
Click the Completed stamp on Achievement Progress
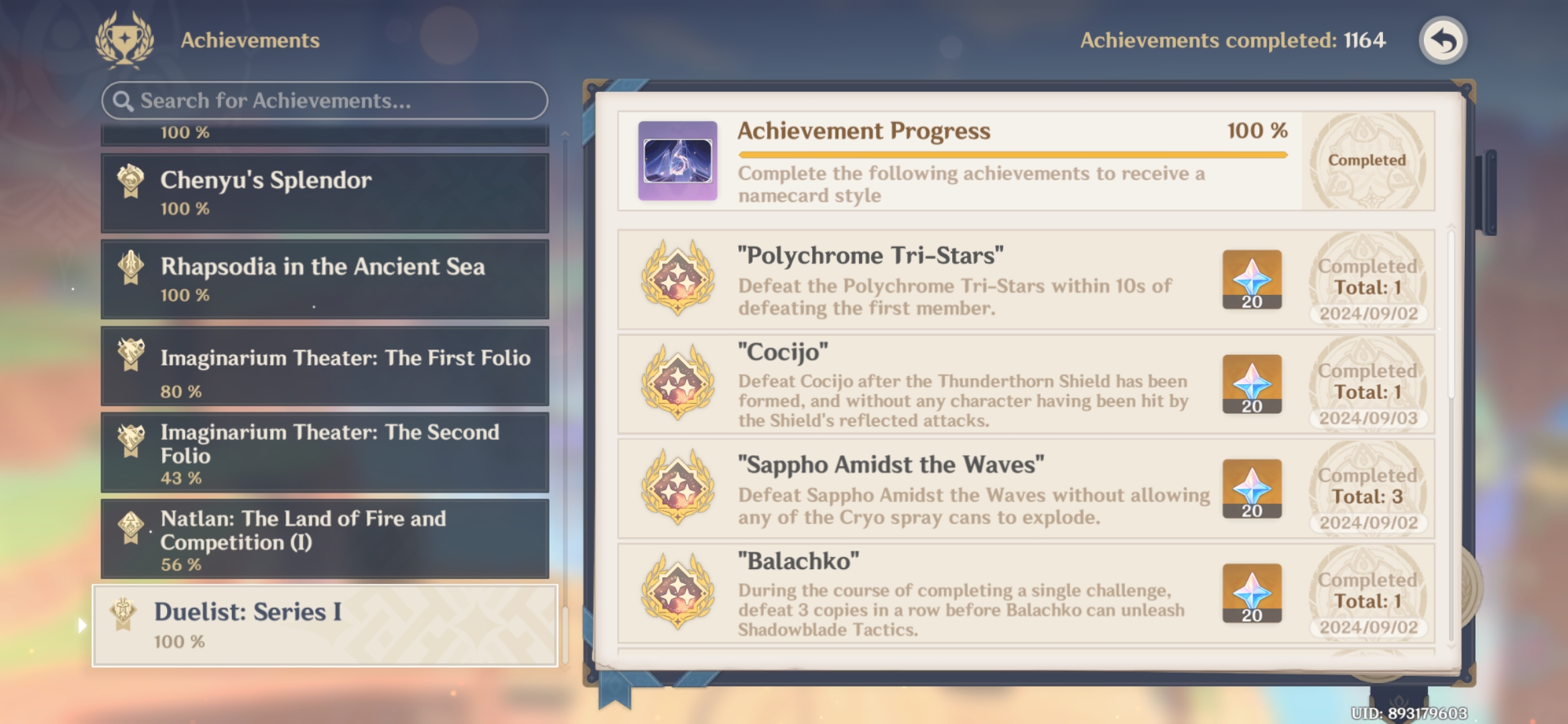1364,161
